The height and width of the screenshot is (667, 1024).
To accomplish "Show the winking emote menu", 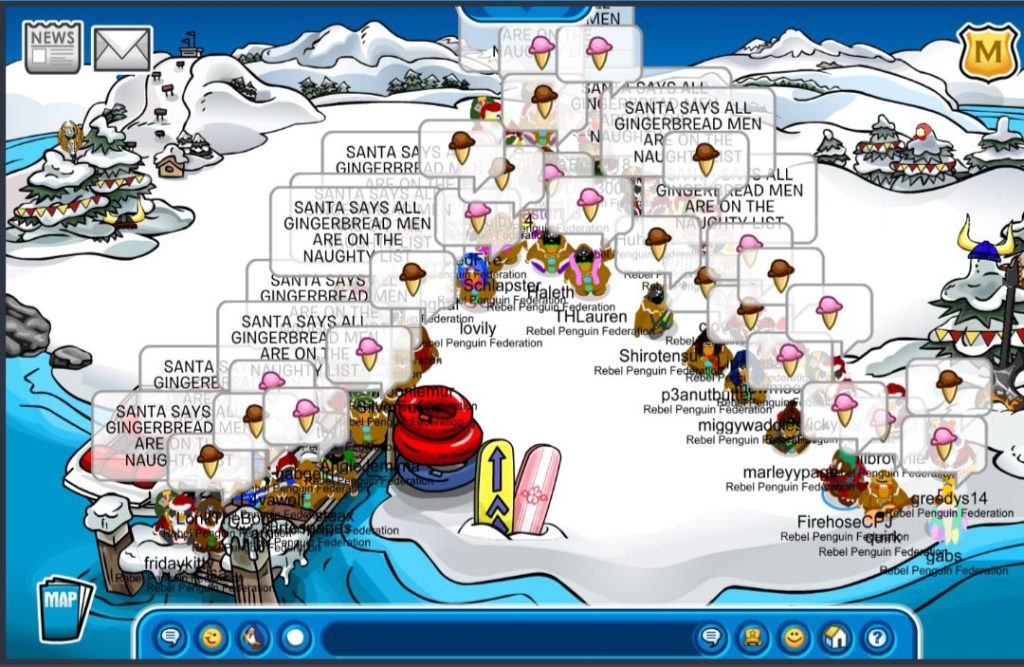I will 213,637.
